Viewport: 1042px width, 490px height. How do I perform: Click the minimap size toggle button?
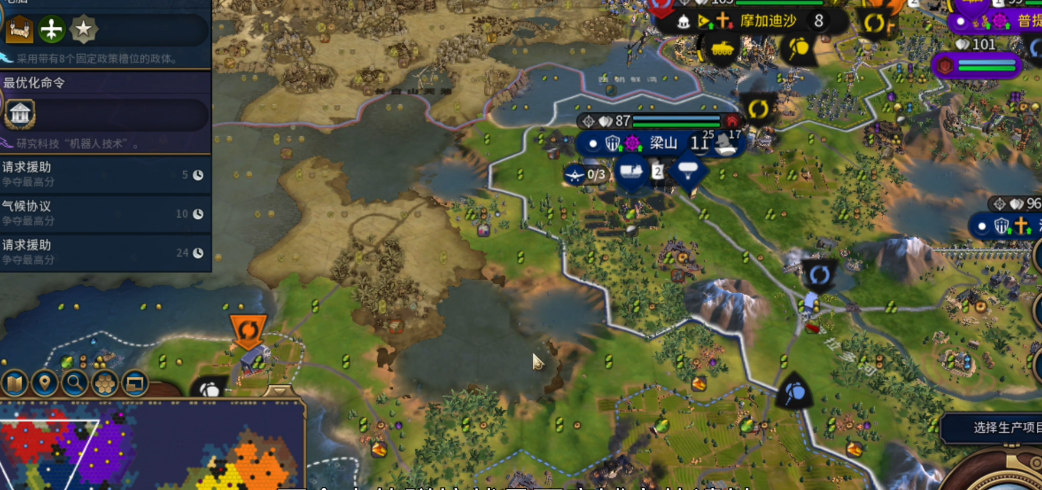click(x=134, y=383)
